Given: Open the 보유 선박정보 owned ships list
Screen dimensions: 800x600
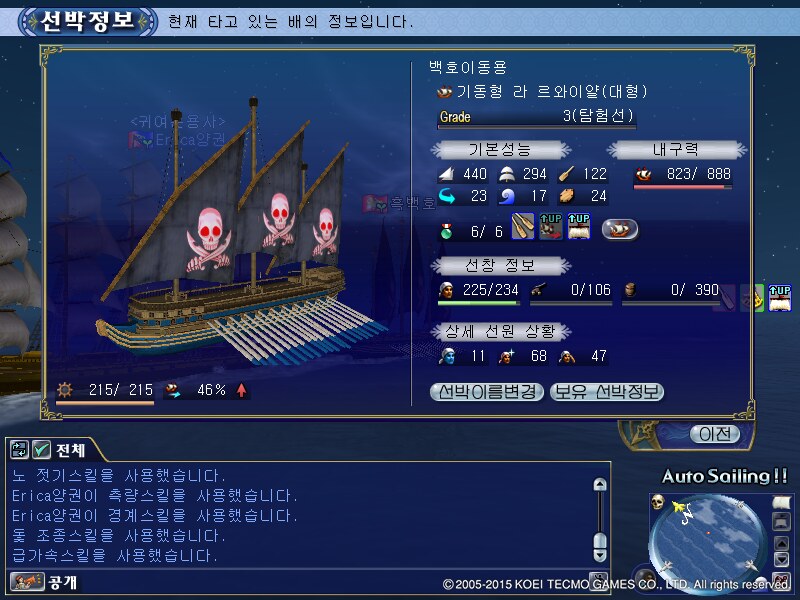Looking at the screenshot, I should (607, 392).
